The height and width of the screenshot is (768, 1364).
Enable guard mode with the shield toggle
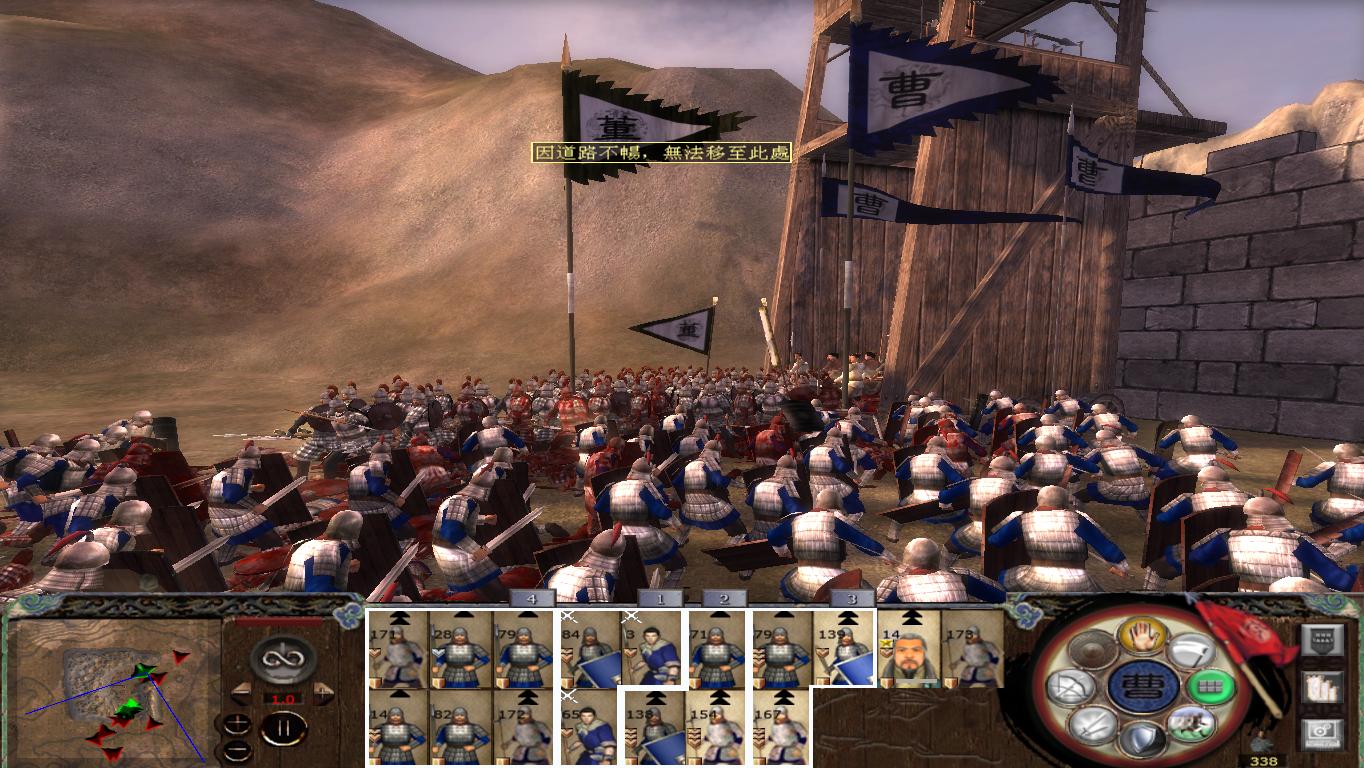pos(1144,738)
